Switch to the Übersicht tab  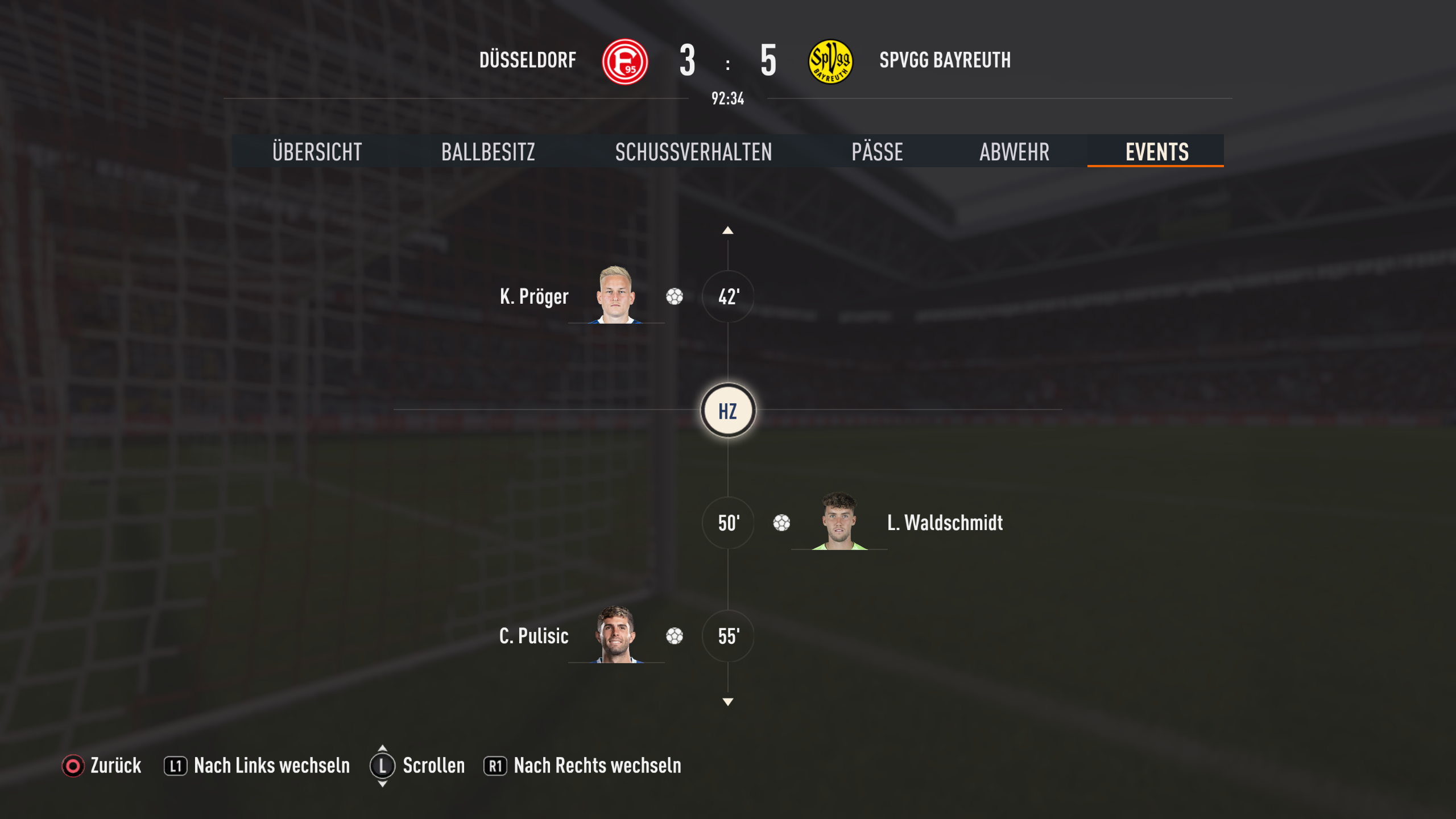[x=317, y=152]
